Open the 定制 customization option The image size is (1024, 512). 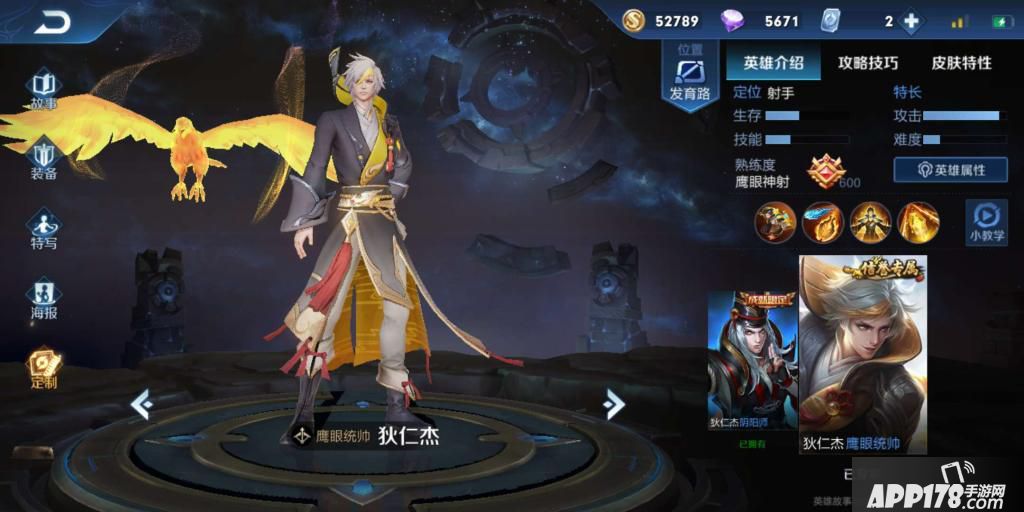(43, 367)
